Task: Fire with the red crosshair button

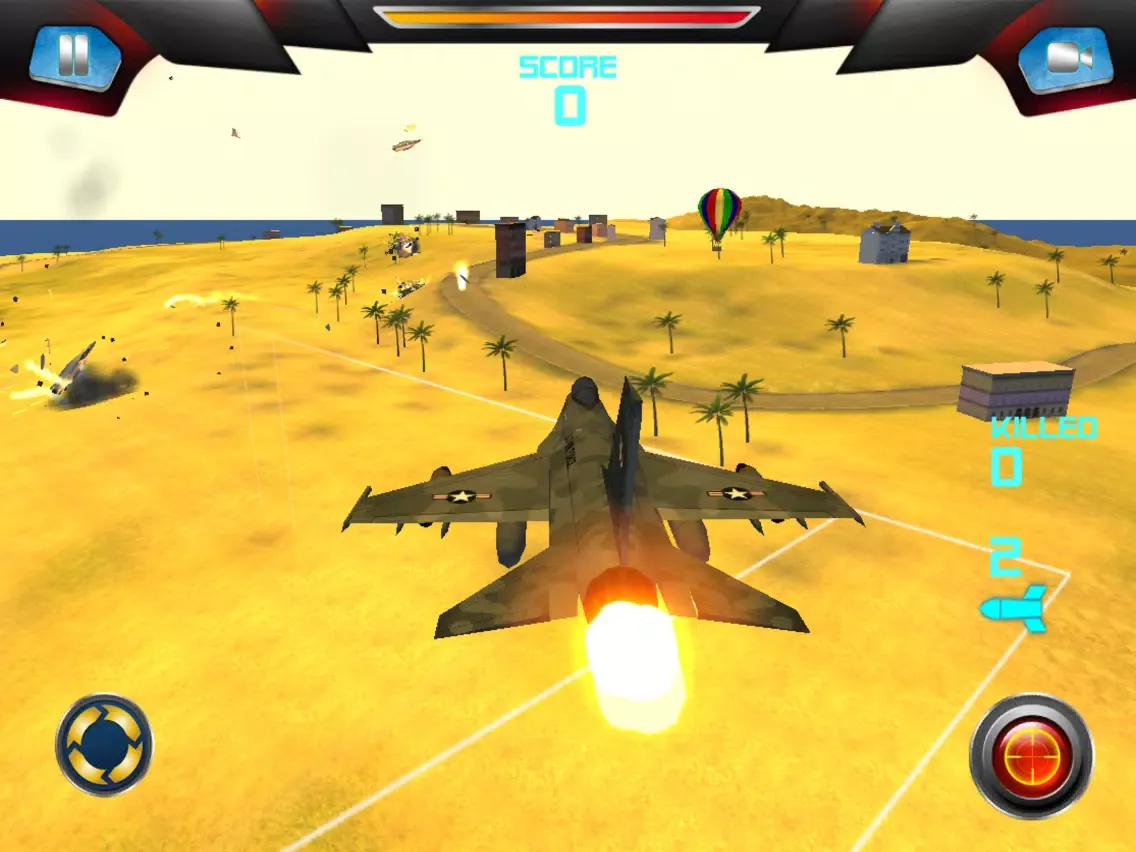Action: (1031, 756)
